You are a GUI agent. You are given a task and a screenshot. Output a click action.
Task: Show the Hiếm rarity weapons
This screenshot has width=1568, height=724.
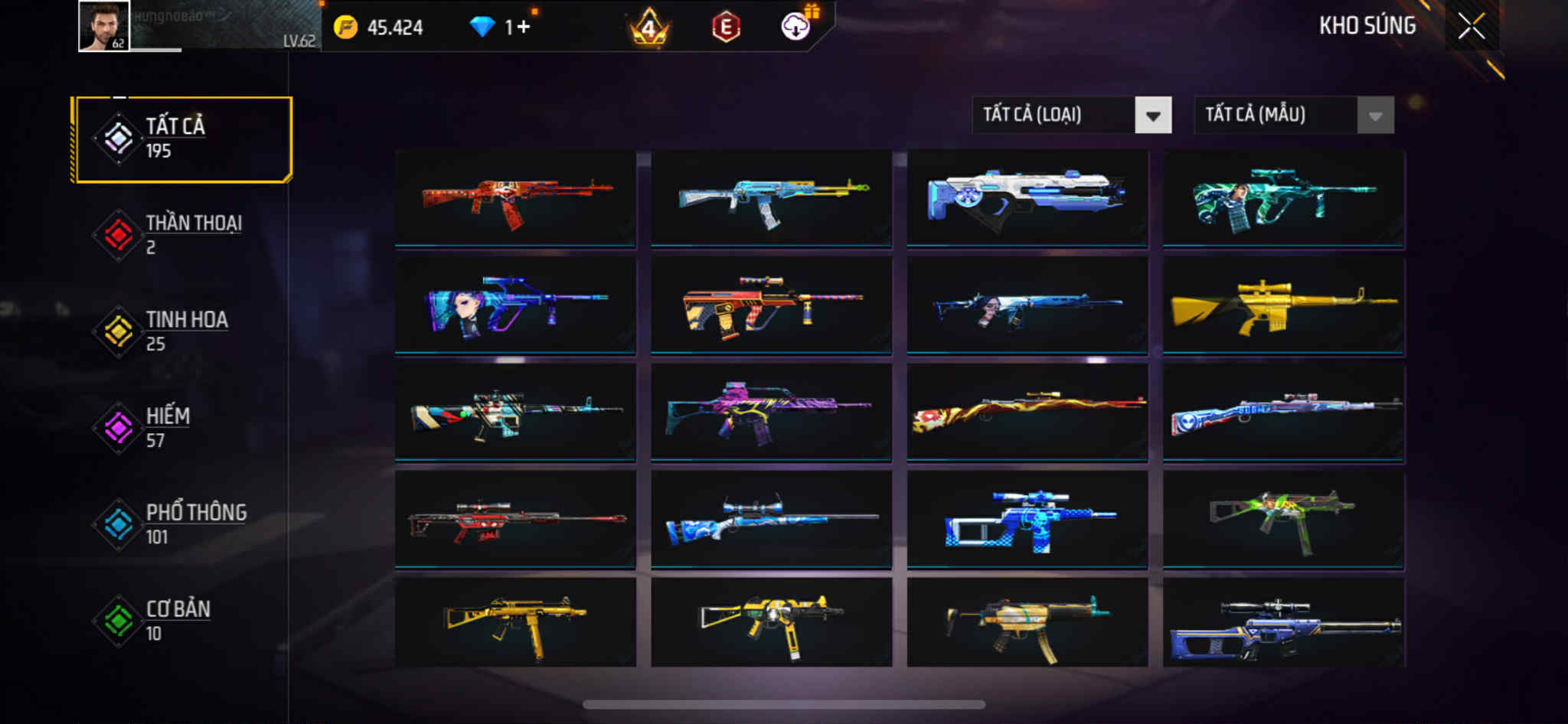[x=182, y=428]
